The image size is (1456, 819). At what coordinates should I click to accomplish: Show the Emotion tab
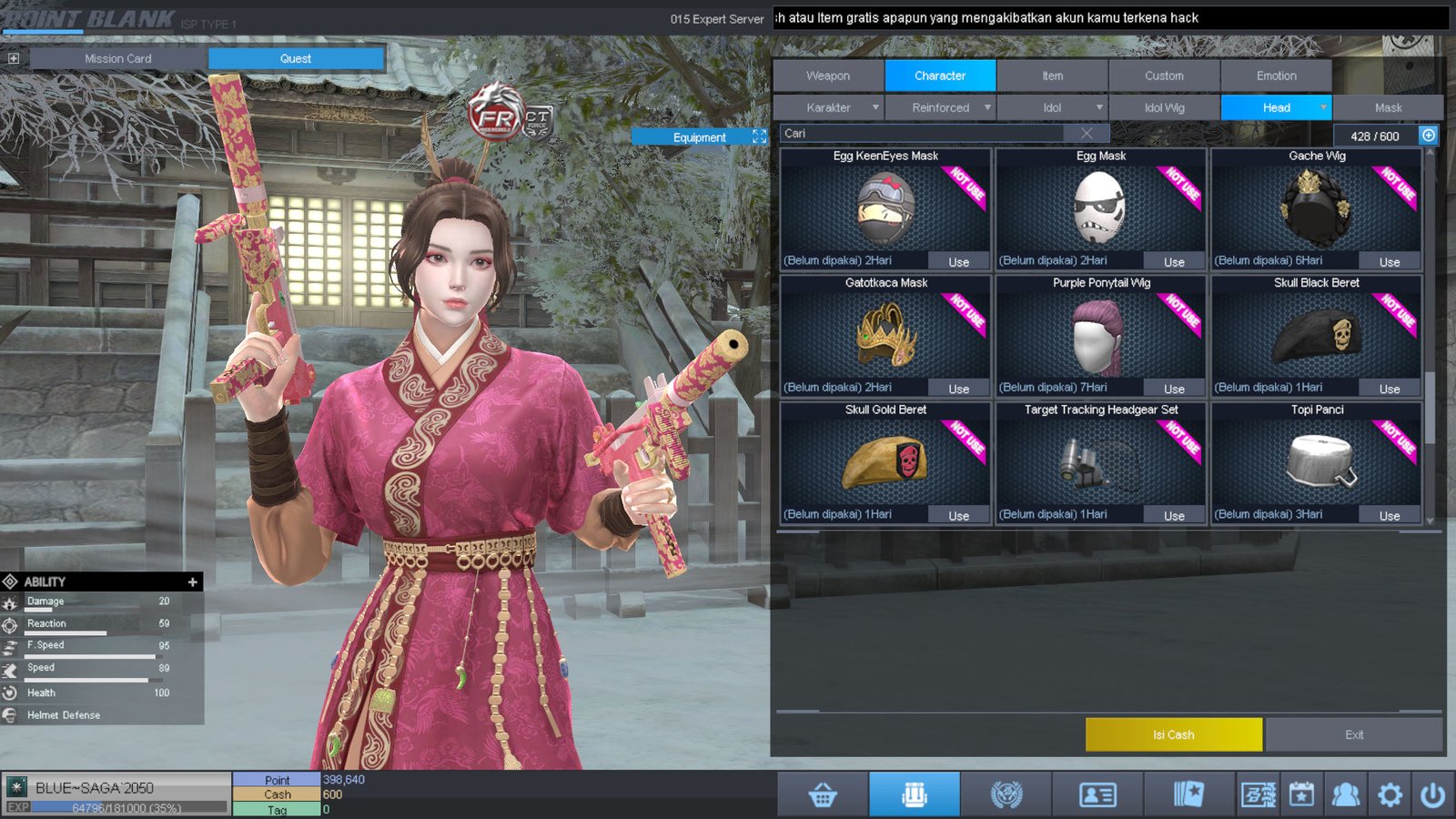pos(1276,76)
